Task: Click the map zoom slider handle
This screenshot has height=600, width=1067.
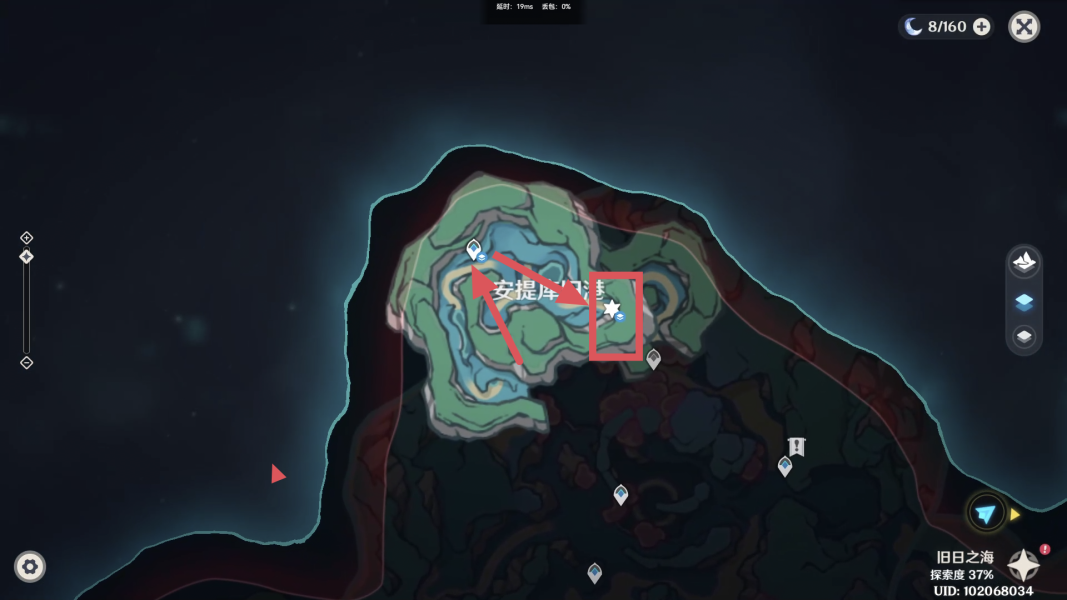Action: coord(27,257)
